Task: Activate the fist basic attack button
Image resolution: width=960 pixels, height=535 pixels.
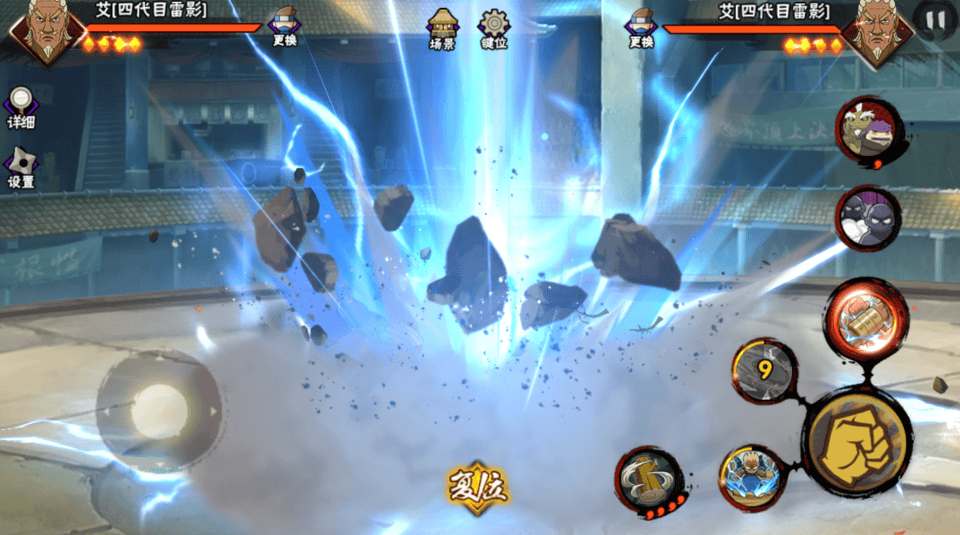Action: (x=857, y=439)
